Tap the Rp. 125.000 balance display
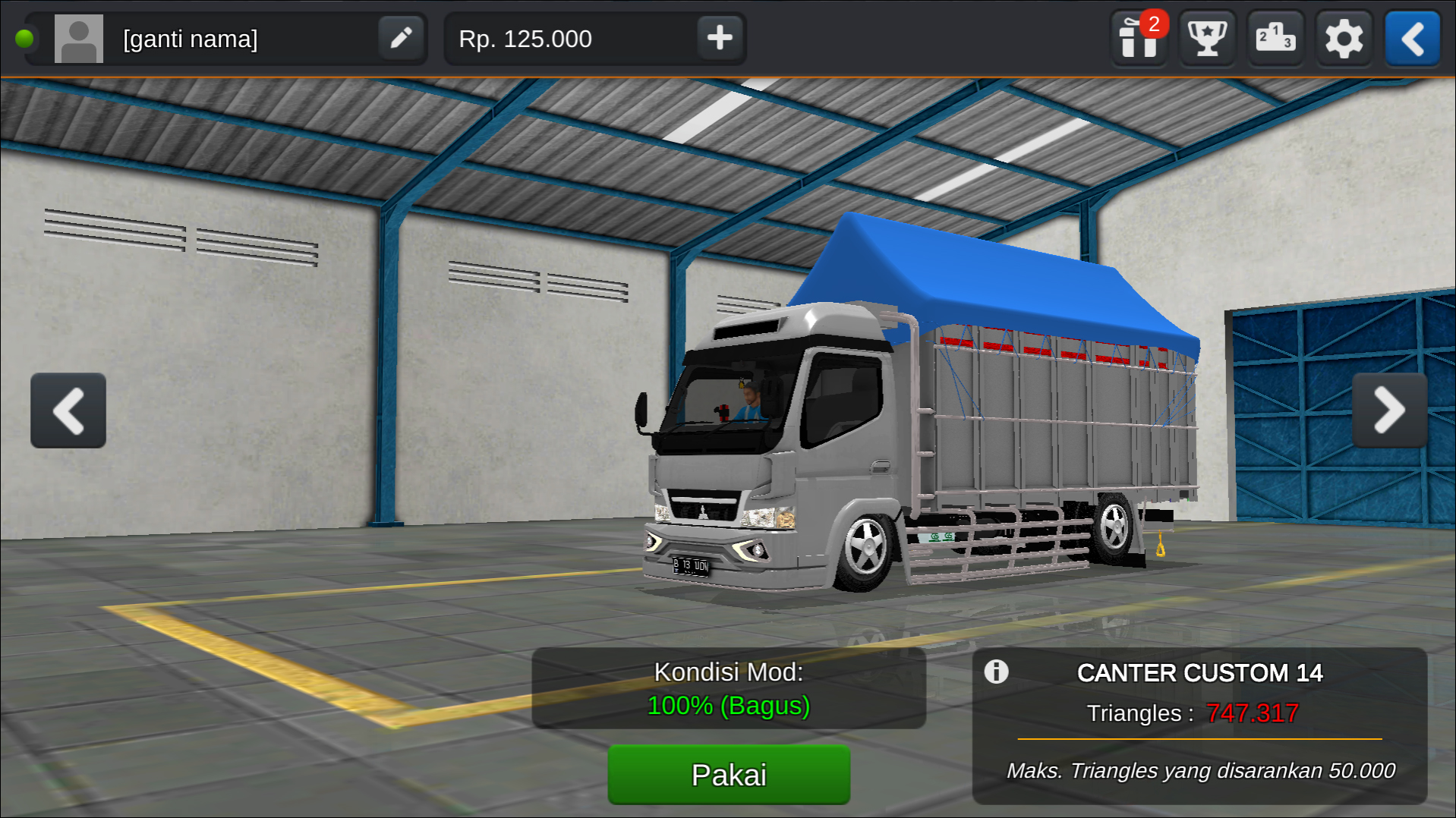 pos(526,38)
